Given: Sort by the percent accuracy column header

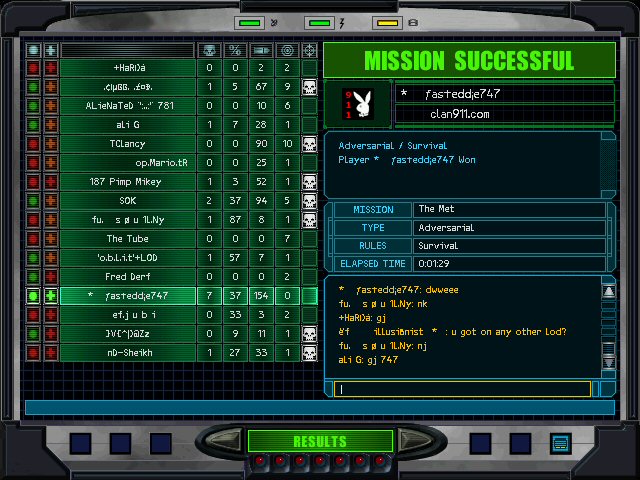Looking at the screenshot, I should [x=235, y=50].
